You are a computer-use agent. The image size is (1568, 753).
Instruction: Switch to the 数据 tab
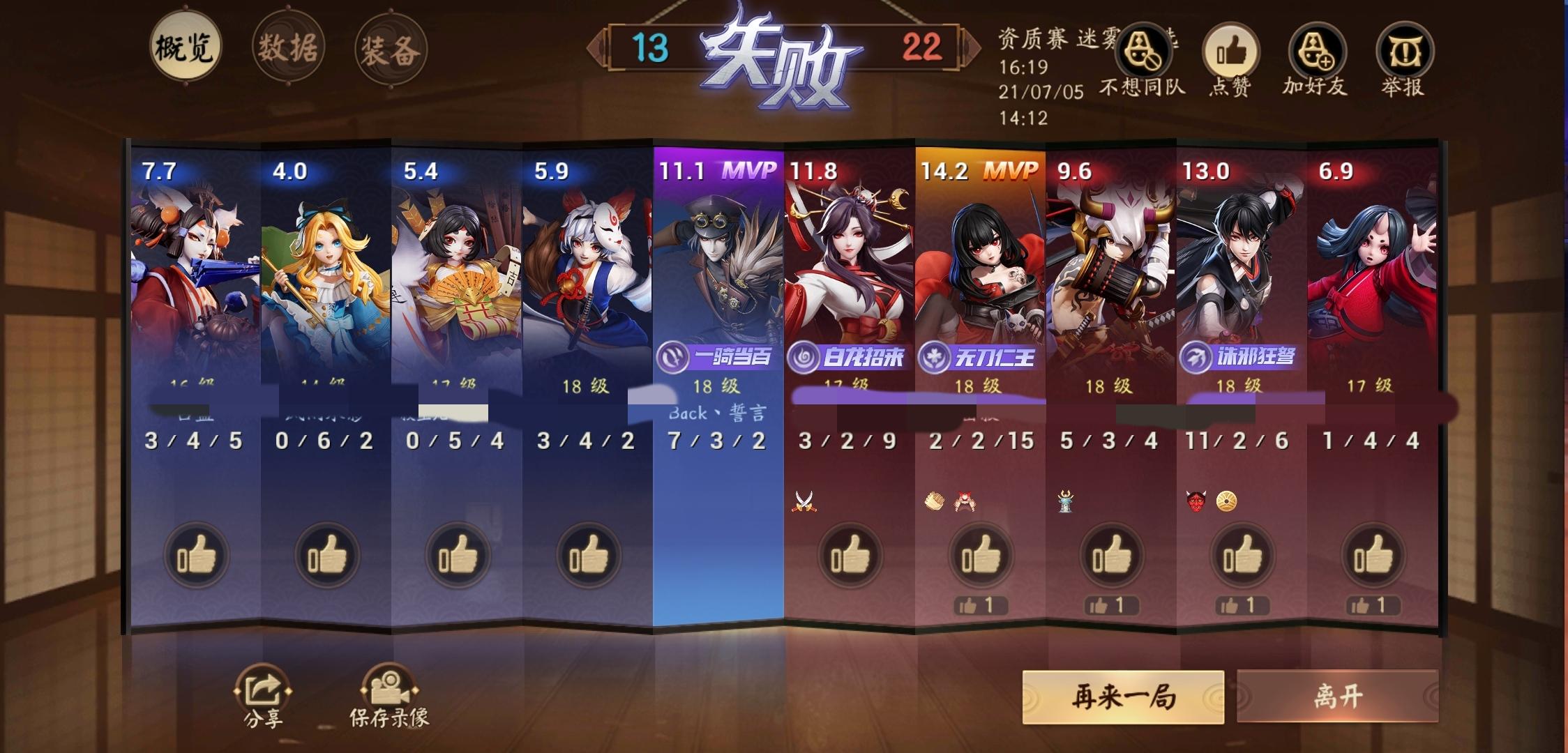pyautogui.click(x=290, y=49)
